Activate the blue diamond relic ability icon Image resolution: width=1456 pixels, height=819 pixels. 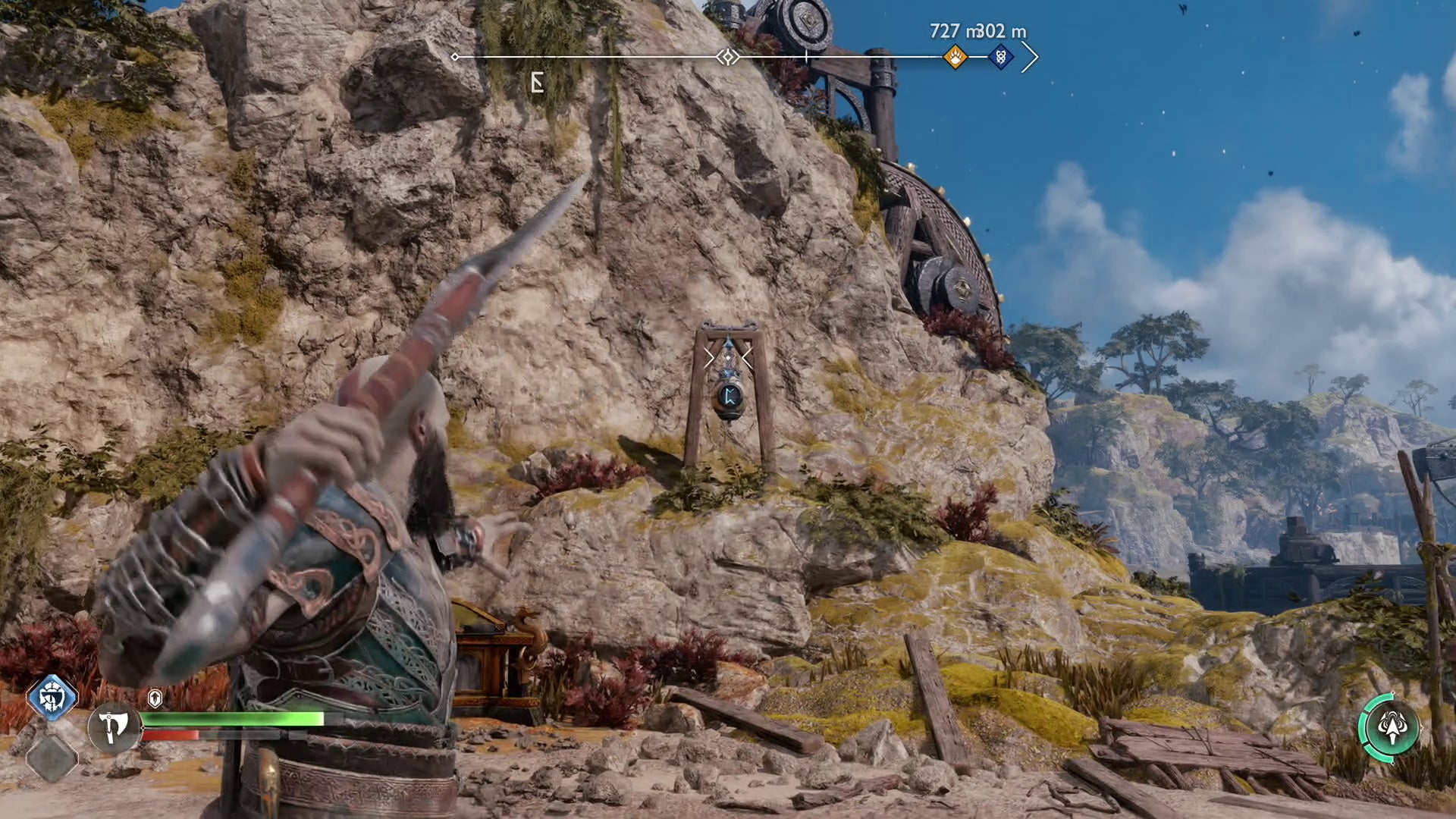(52, 697)
